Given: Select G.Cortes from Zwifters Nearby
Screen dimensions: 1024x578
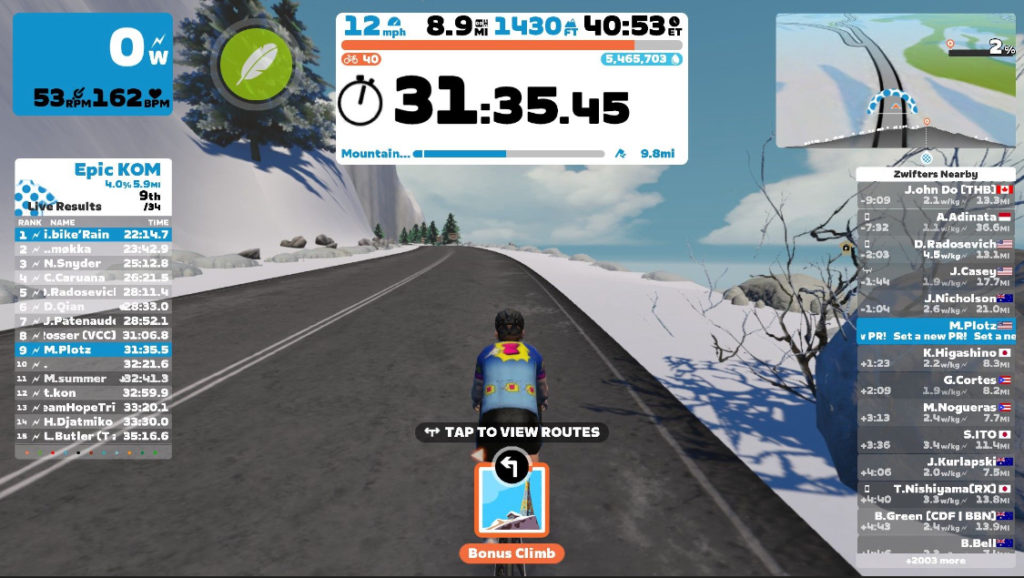Looking at the screenshot, I should pos(935,385).
